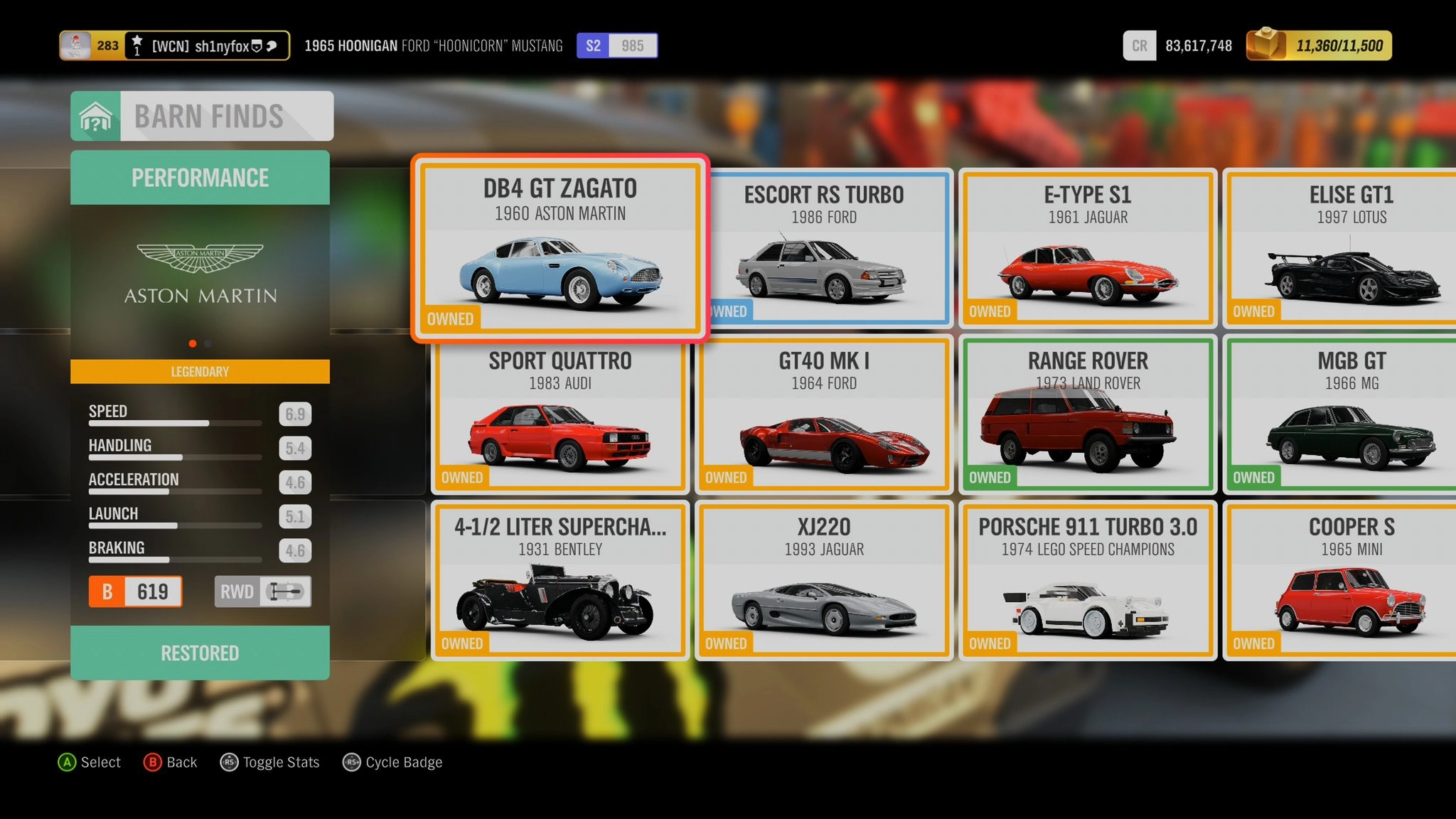Select the 1931 Bentley Supercharged tile
This screenshot has width=1456, height=819.
tap(560, 581)
